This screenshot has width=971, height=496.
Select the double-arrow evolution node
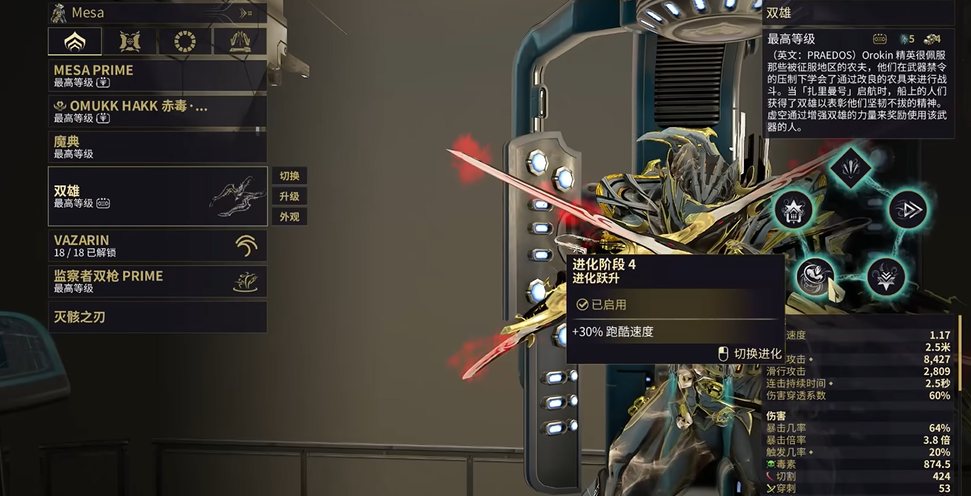(x=909, y=210)
